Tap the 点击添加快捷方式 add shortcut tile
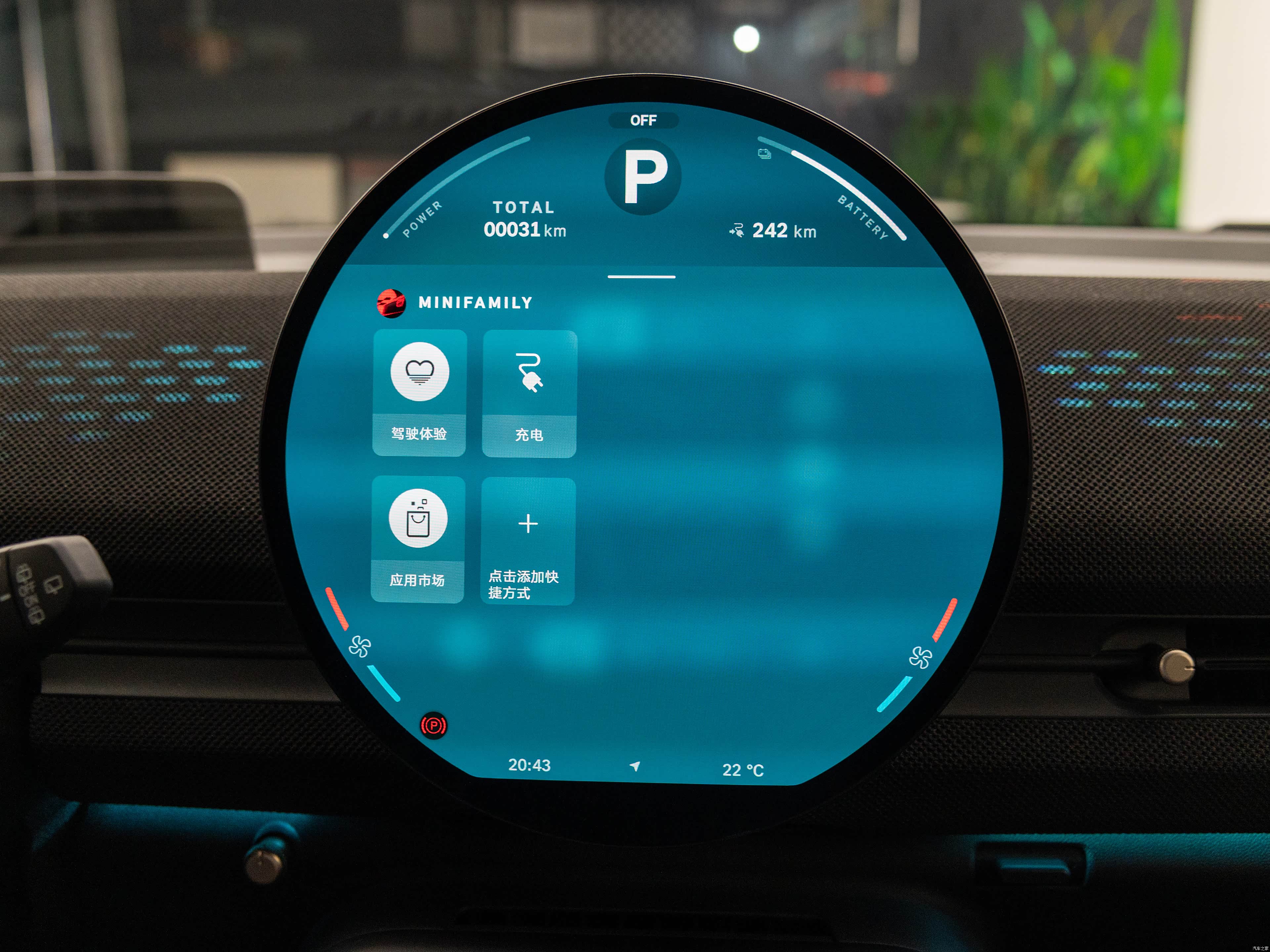1270x952 pixels. [528, 540]
